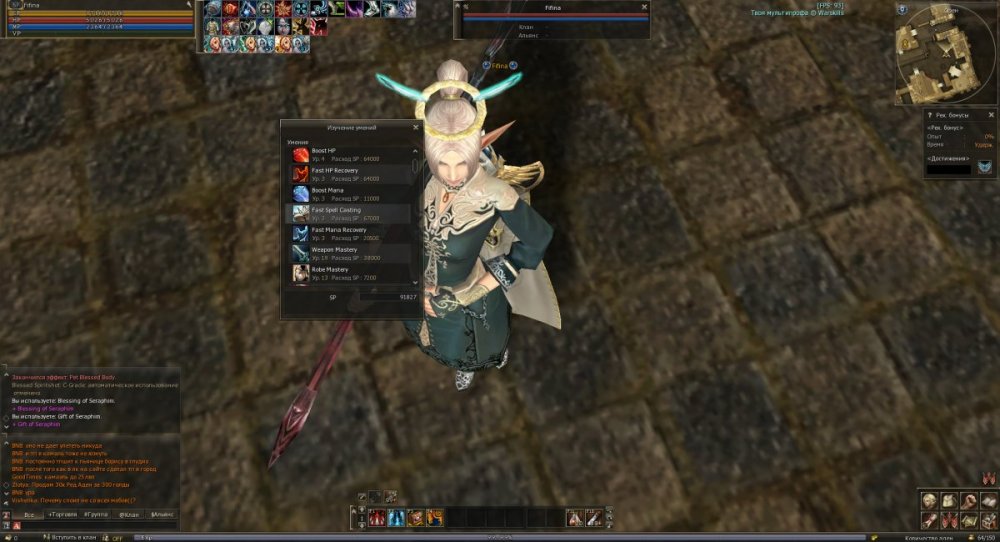Image resolution: width=1000 pixels, height=542 pixels.
Task: Pick Fast Spell Casting skill
Action: [350, 213]
